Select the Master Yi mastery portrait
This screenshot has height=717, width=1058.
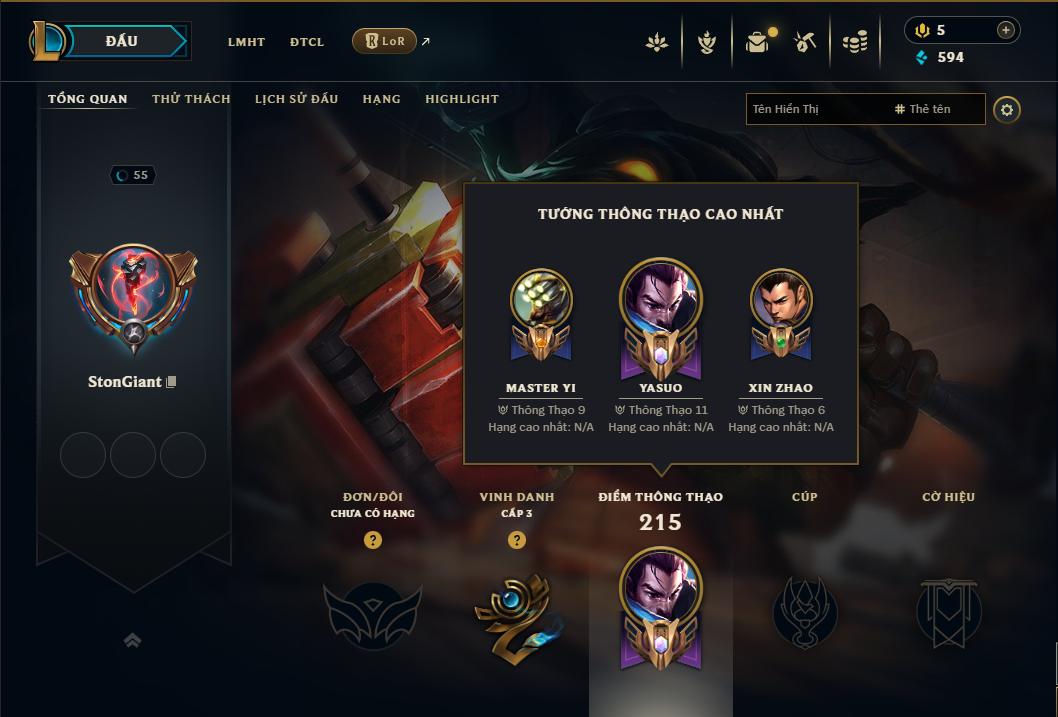click(x=541, y=300)
